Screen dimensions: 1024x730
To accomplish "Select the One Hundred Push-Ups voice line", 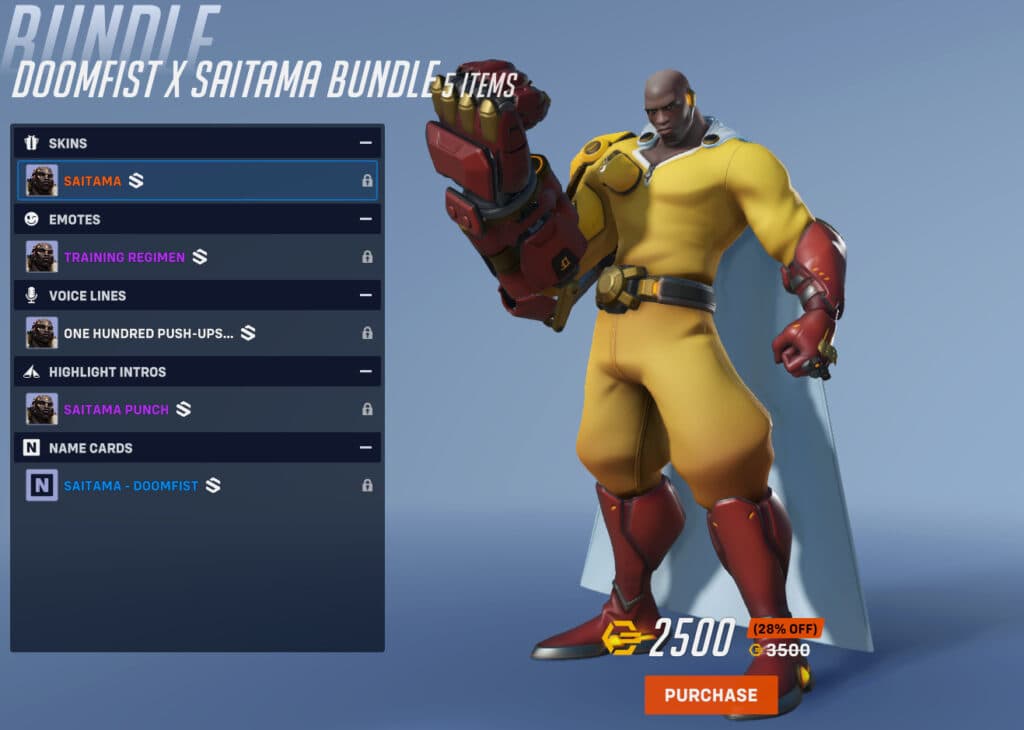I will (197, 333).
